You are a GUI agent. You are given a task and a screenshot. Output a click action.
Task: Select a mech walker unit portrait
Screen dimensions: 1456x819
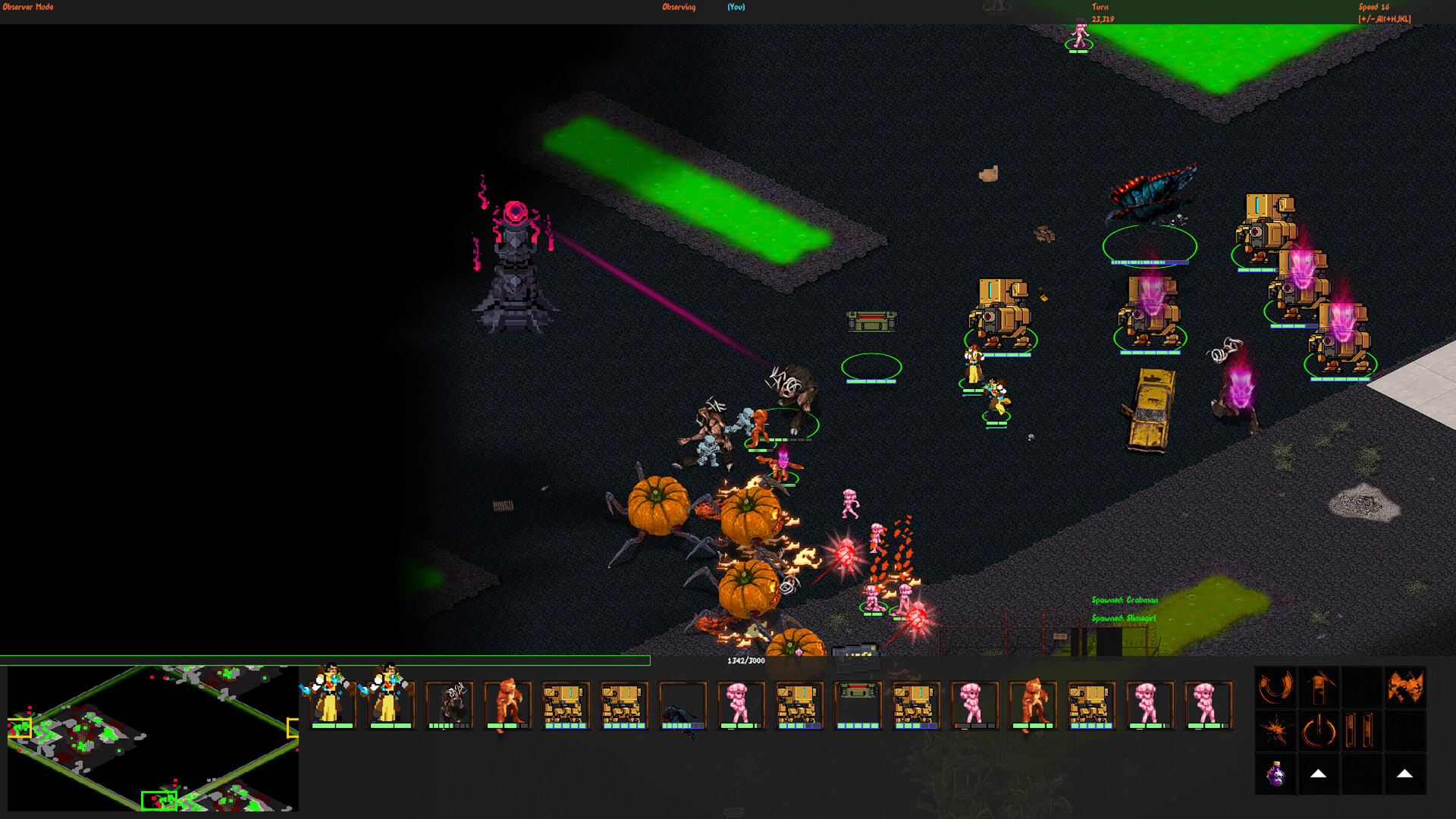point(565,704)
